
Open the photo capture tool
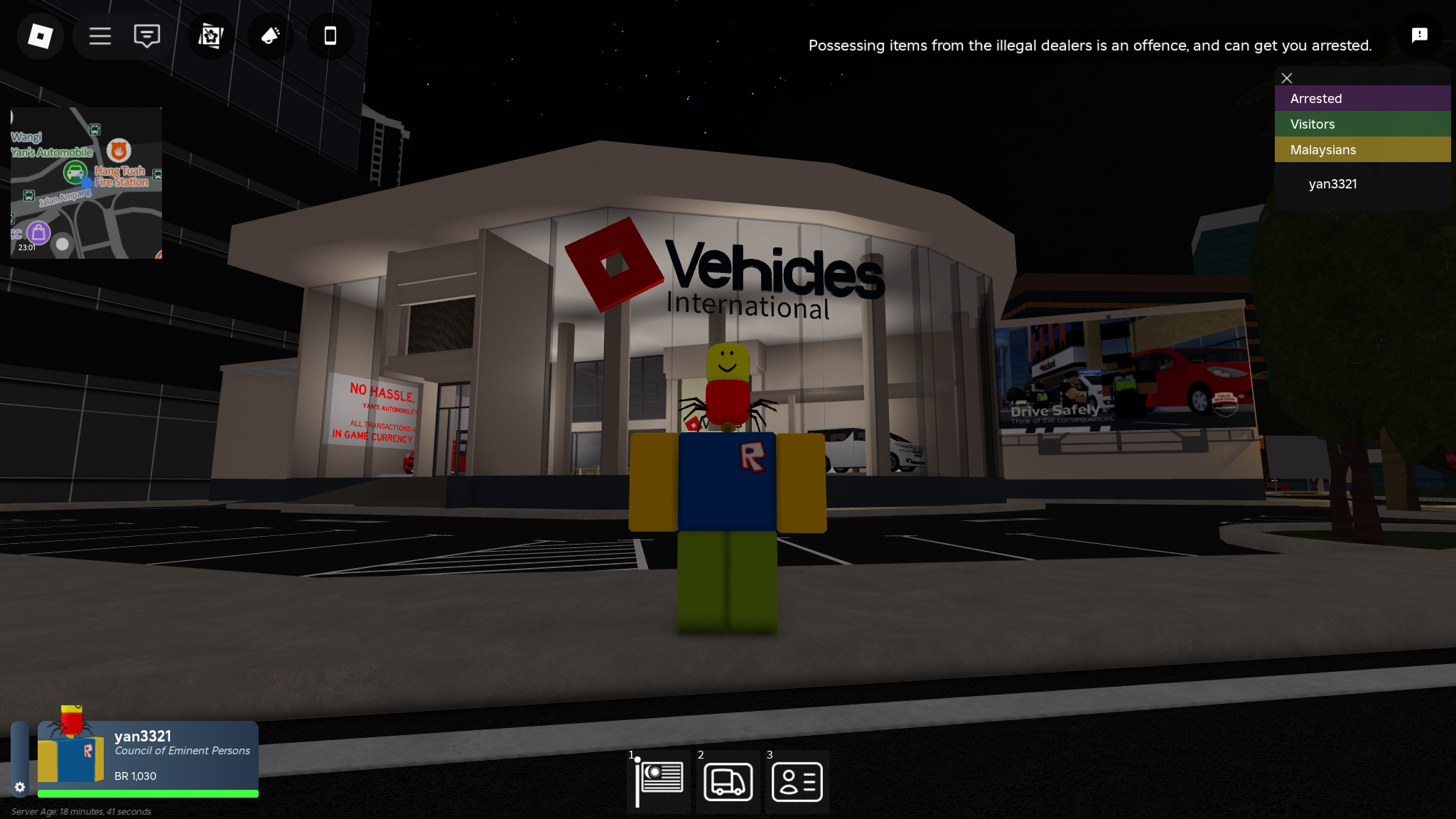(x=210, y=36)
